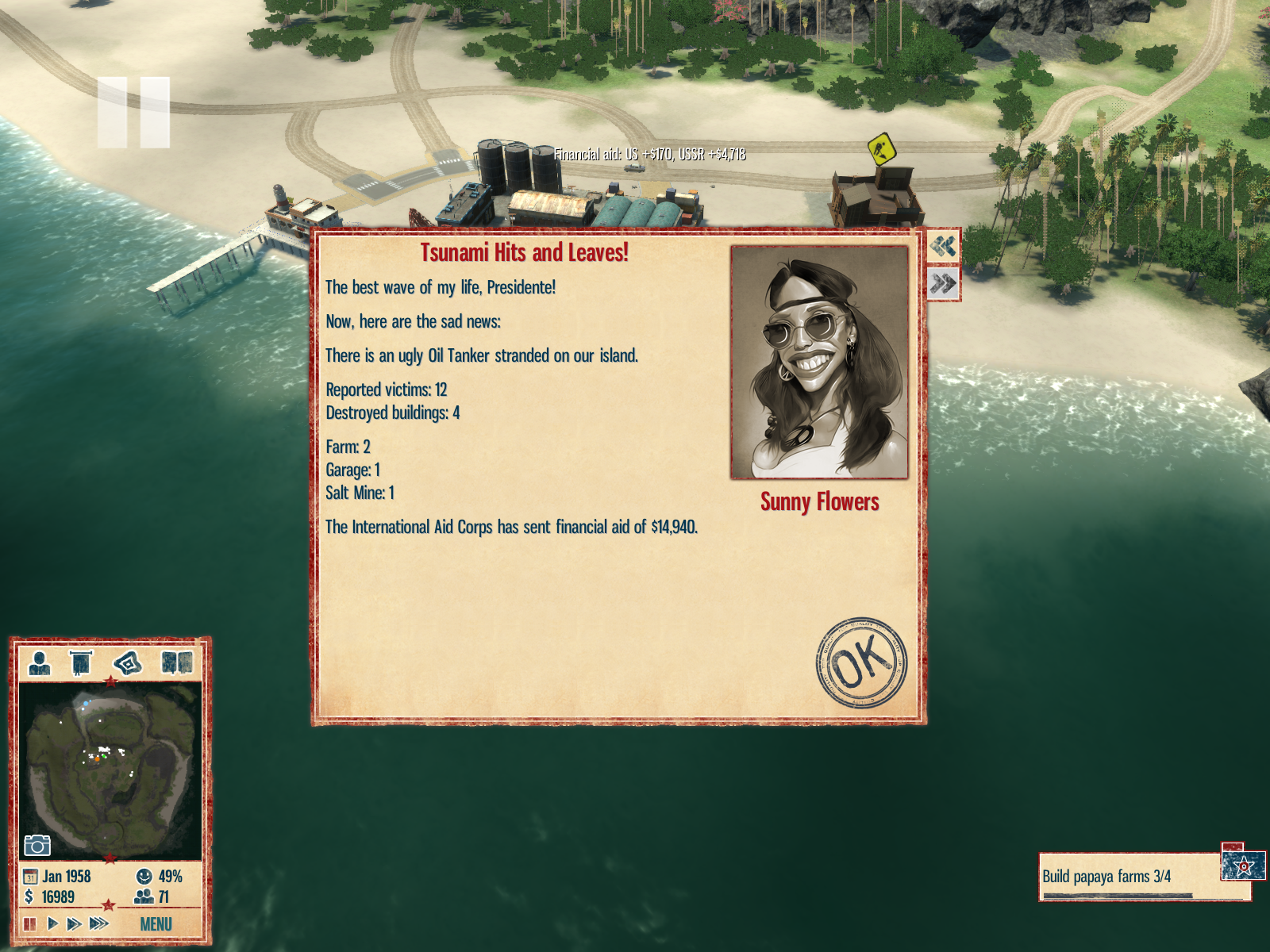
Task: Open the Build papaya farms objective
Action: tap(1127, 877)
